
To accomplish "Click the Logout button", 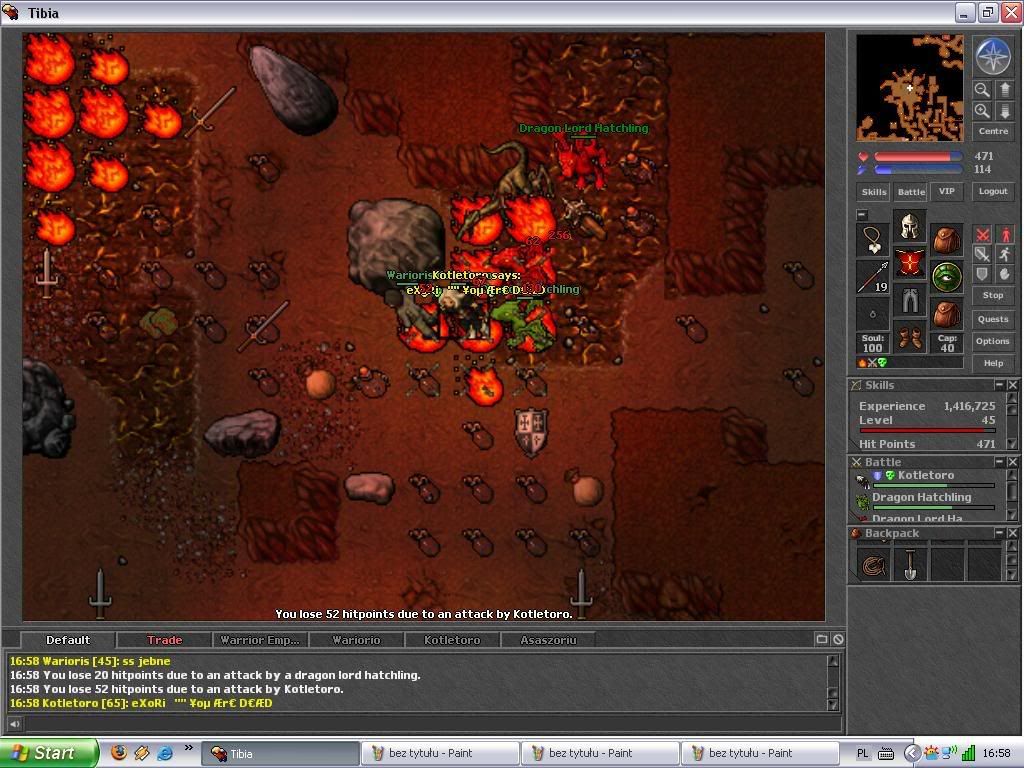I will 993,192.
